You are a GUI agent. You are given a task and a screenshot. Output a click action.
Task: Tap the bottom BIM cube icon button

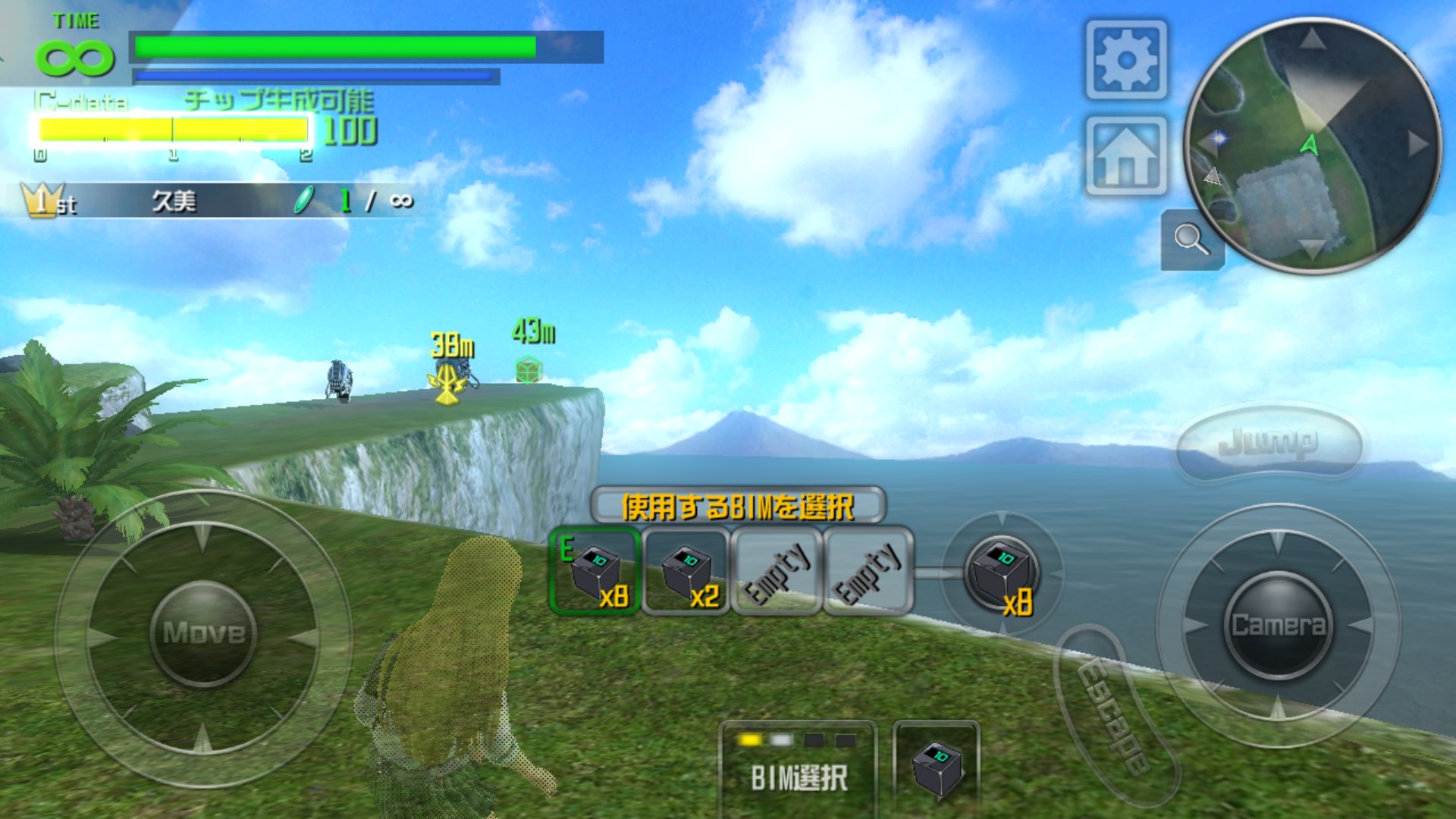click(x=937, y=767)
